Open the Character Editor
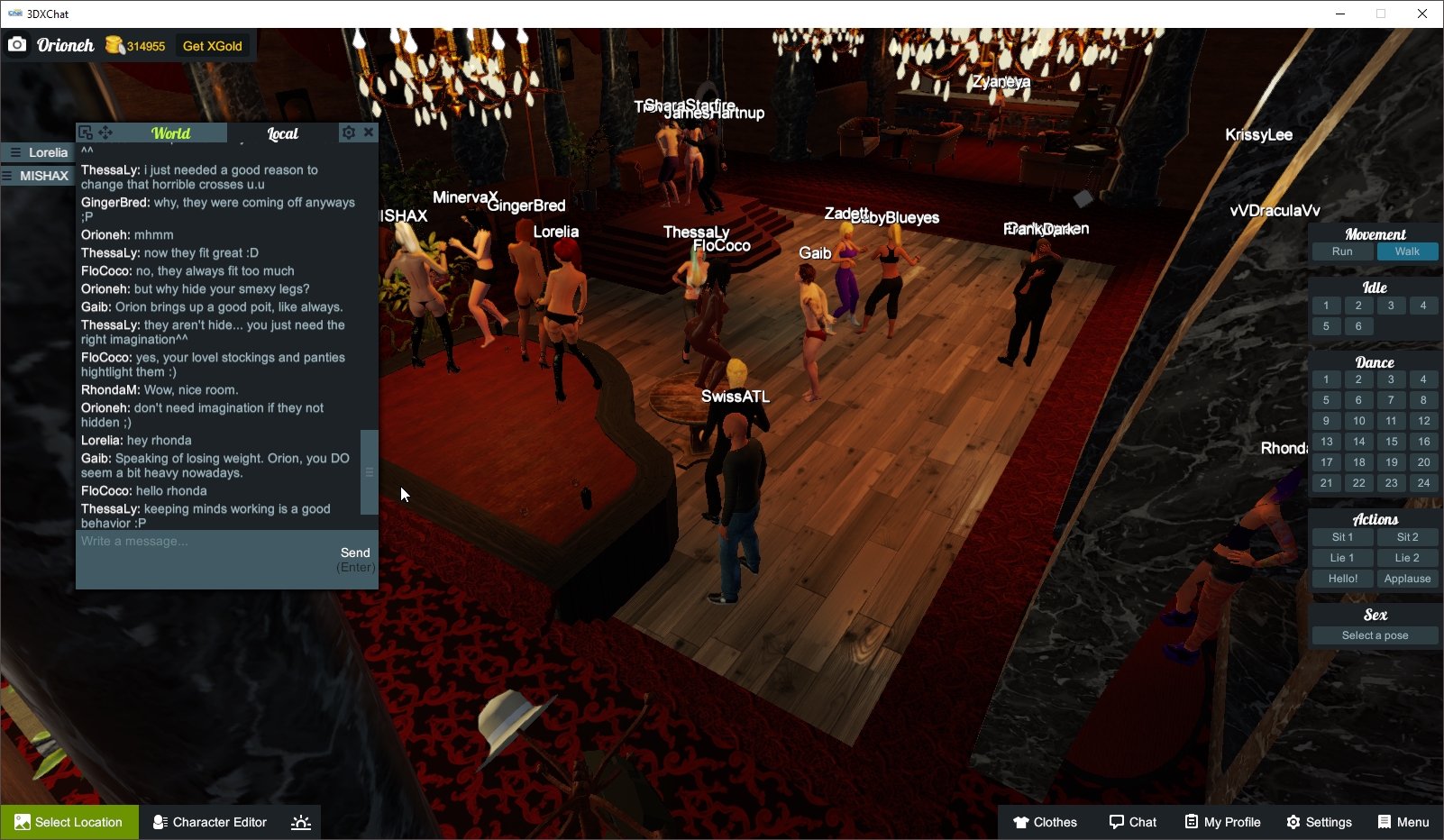The image size is (1444, 840). (x=209, y=821)
